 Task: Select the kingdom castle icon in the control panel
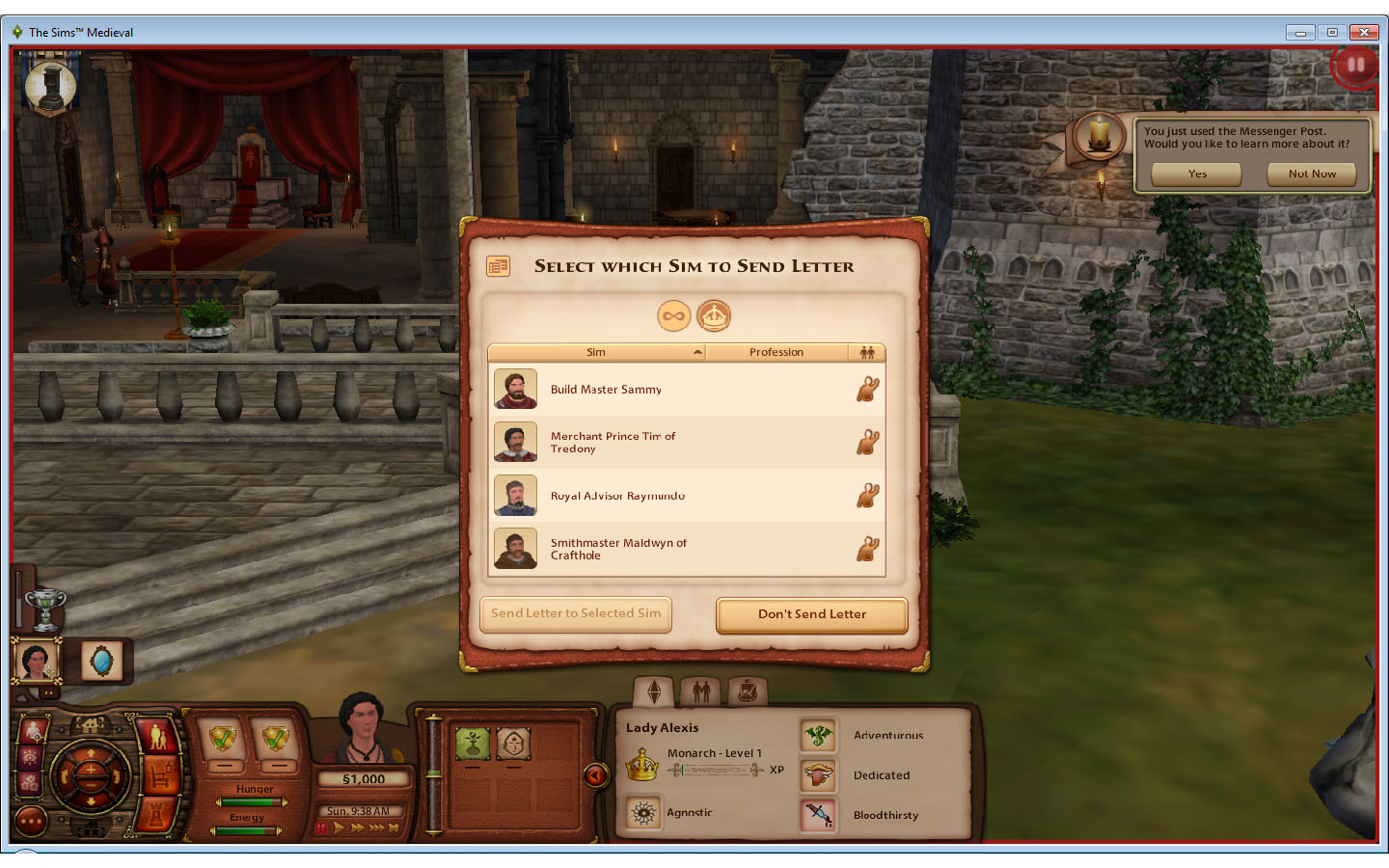pyautogui.click(x=155, y=815)
